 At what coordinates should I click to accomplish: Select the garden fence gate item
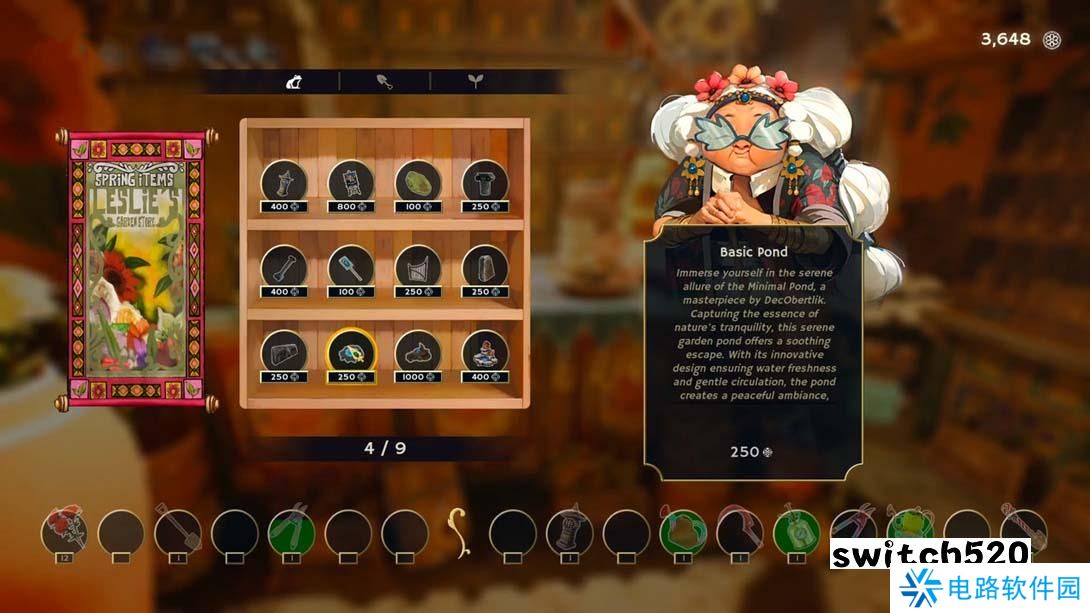[418, 267]
